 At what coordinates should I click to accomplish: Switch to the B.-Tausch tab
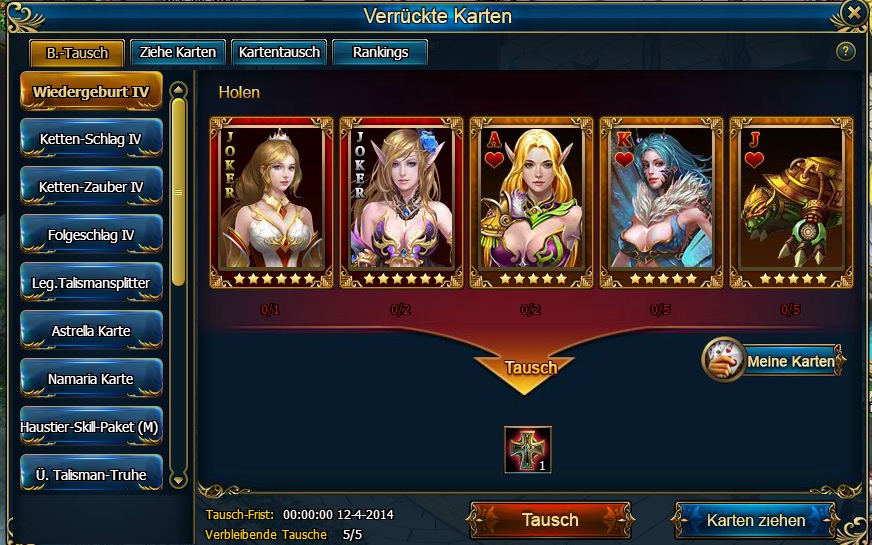(x=77, y=53)
